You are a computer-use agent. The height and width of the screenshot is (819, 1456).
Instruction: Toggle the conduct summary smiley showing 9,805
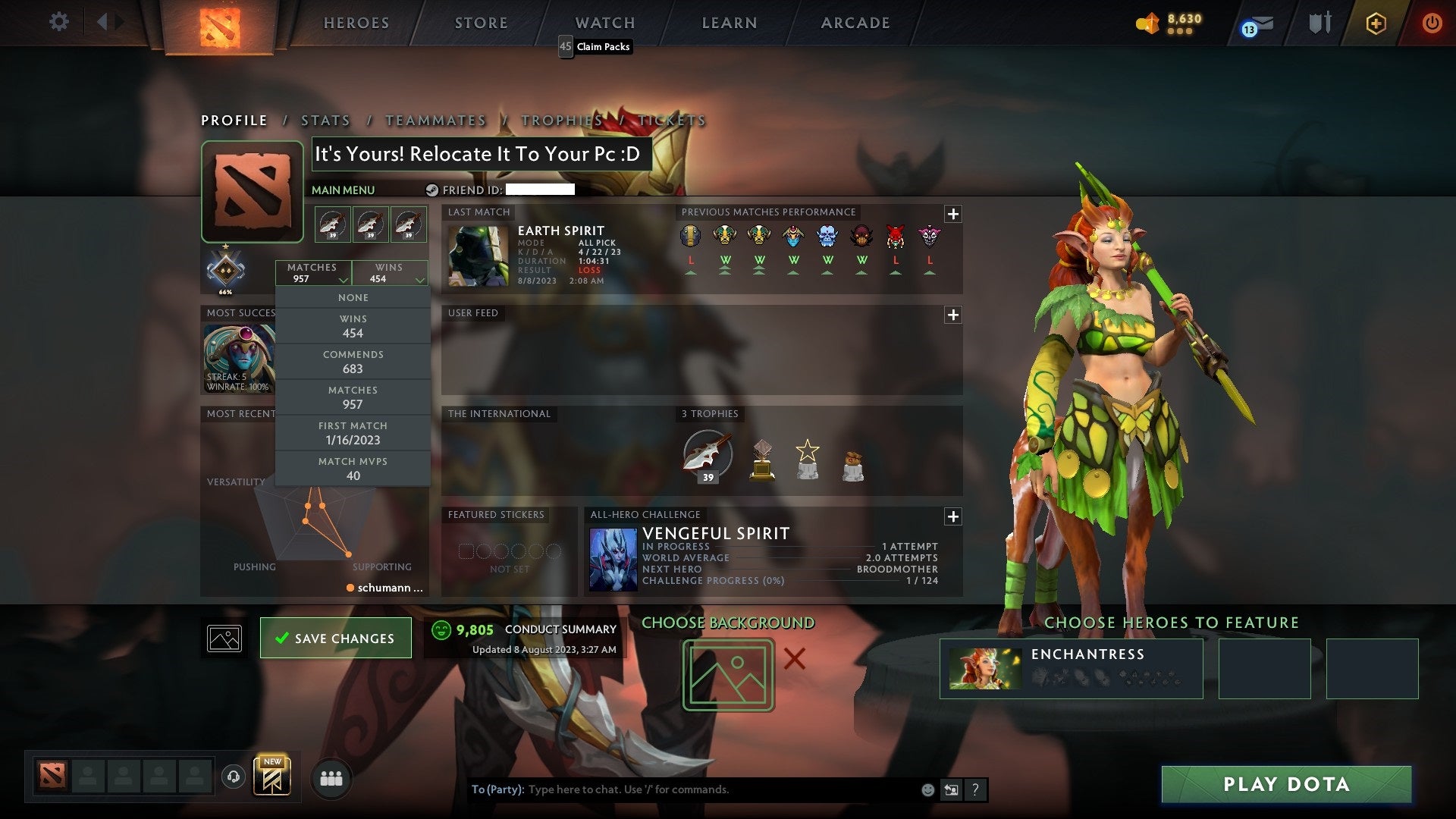point(442,629)
